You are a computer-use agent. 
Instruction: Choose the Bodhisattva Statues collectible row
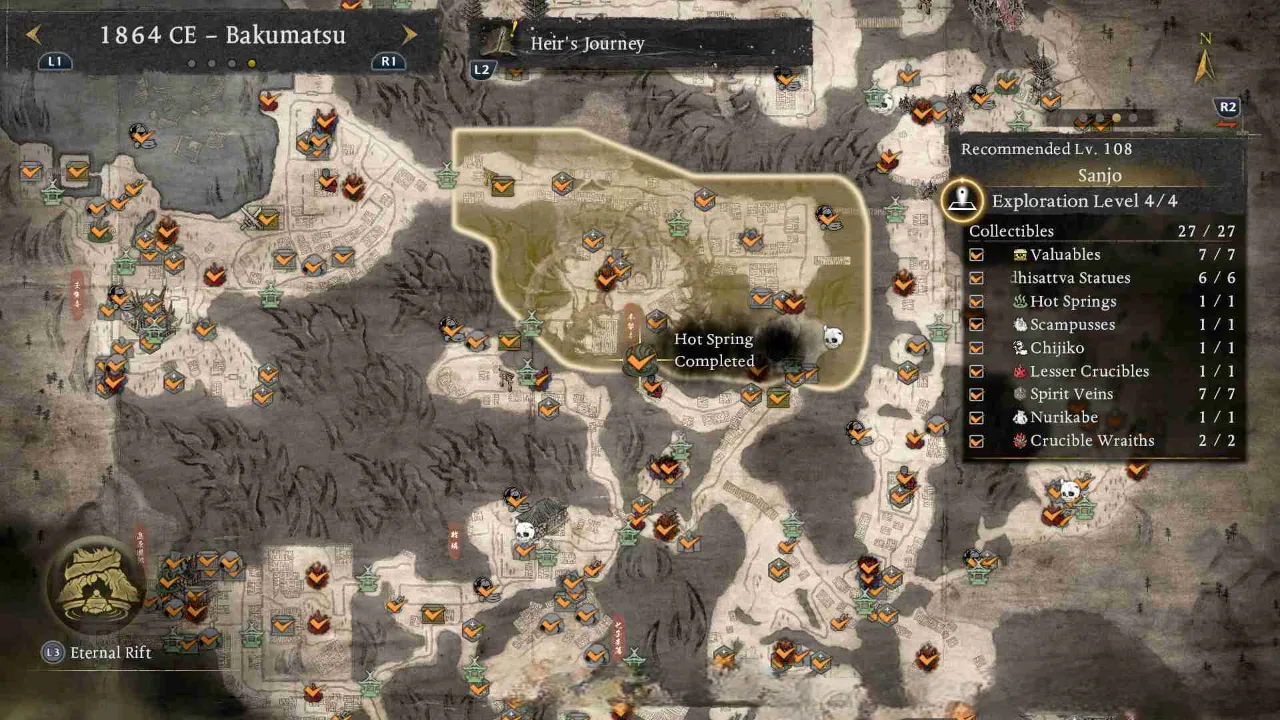pos(1104,278)
